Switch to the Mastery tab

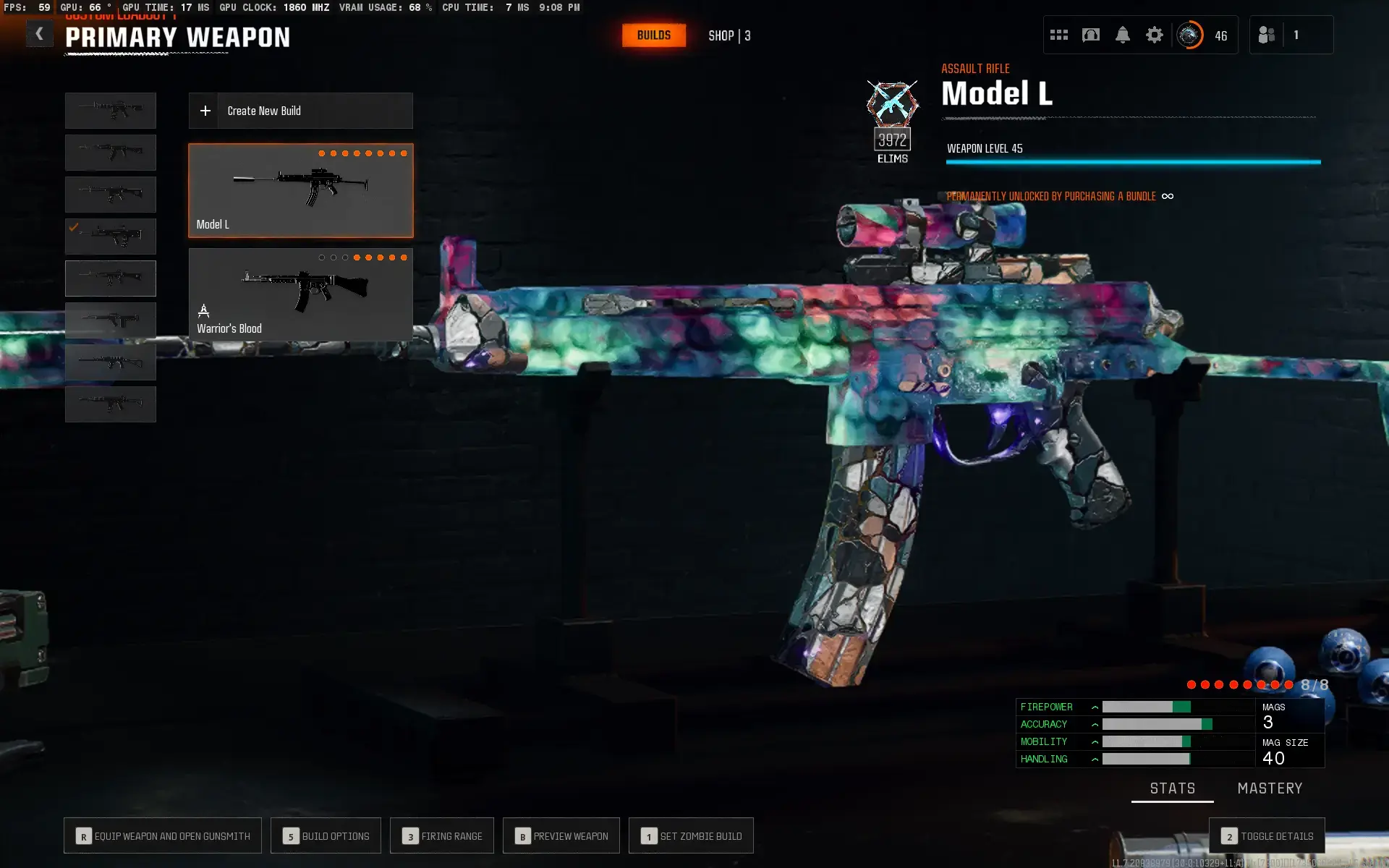point(1270,788)
